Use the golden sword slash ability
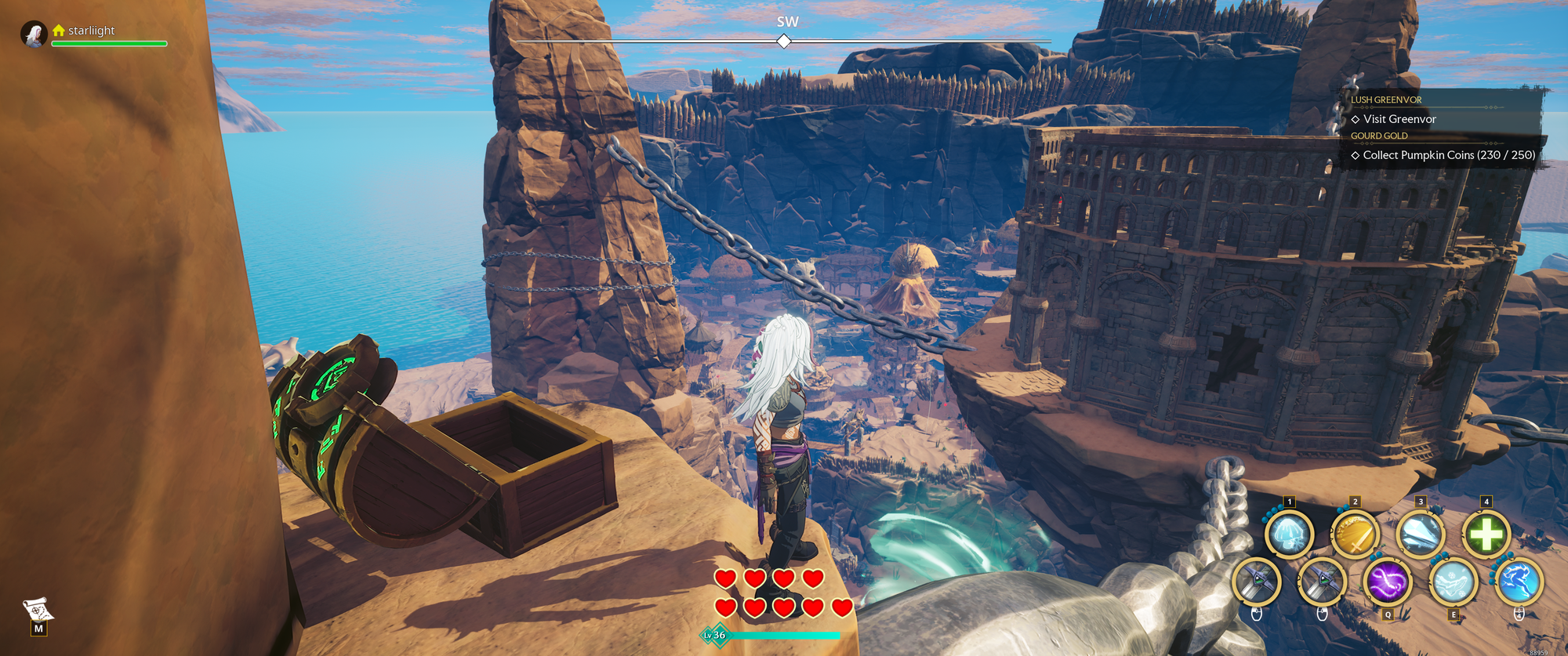The height and width of the screenshot is (656, 1568). point(1355,535)
